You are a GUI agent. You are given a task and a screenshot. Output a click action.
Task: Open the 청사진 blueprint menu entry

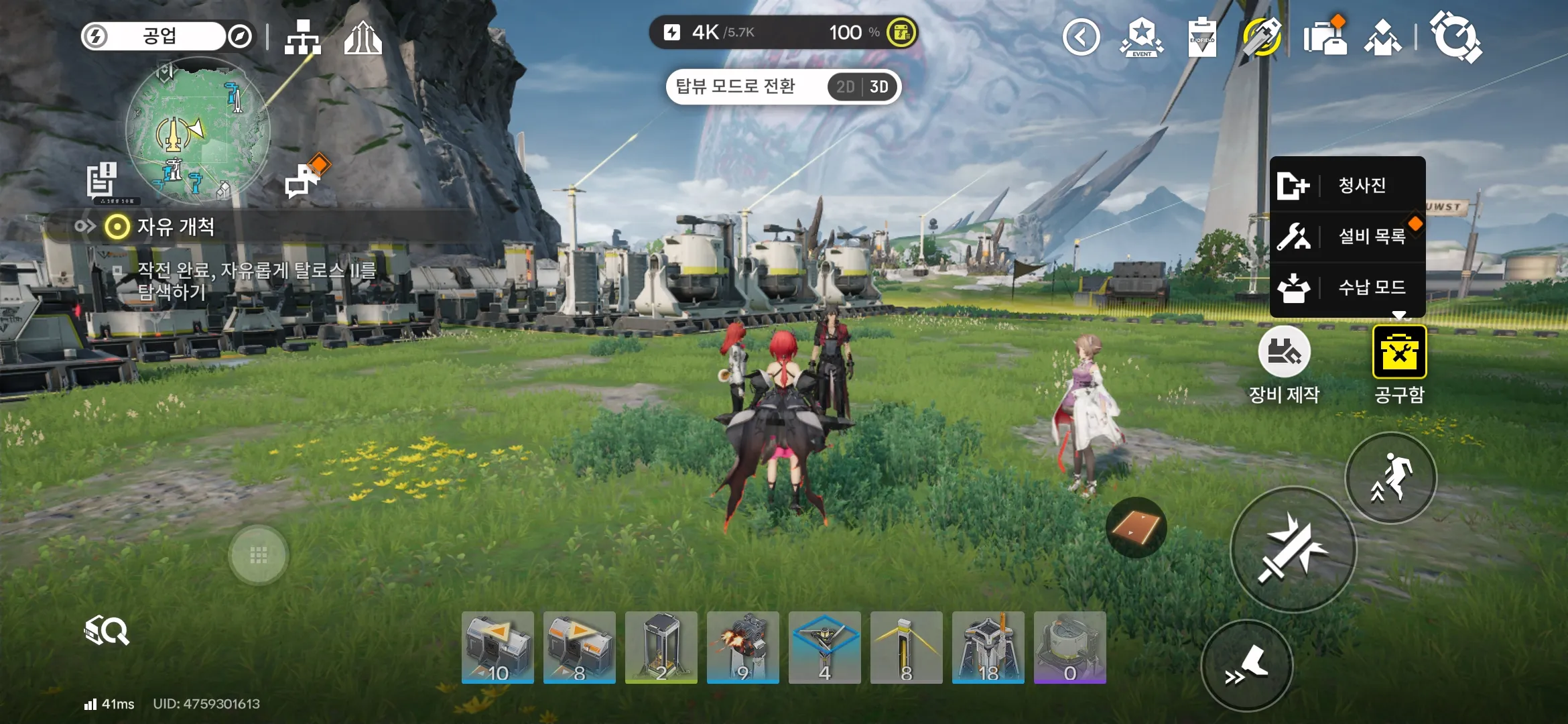click(1347, 185)
